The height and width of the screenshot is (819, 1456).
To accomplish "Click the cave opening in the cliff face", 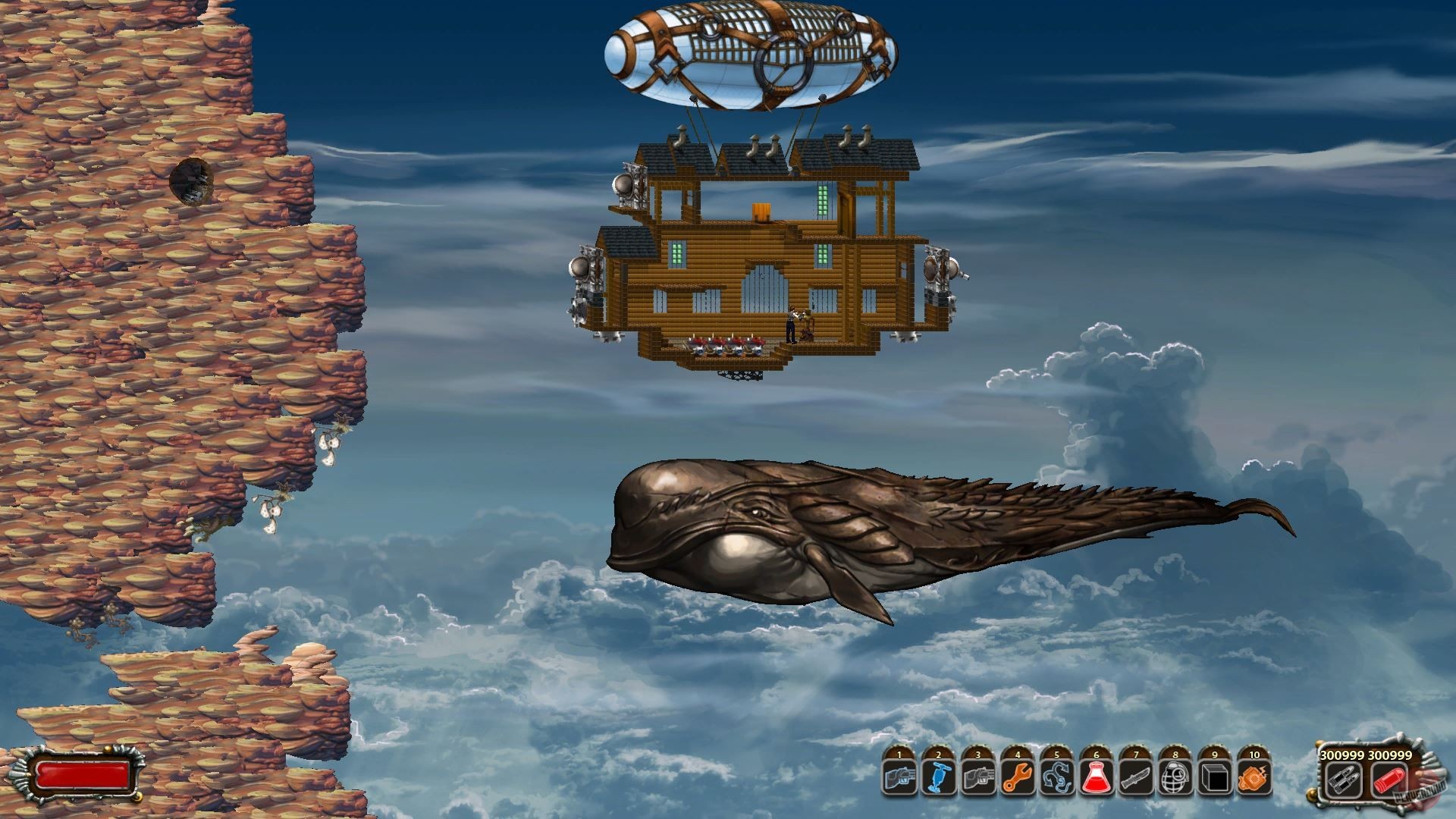I will [192, 180].
